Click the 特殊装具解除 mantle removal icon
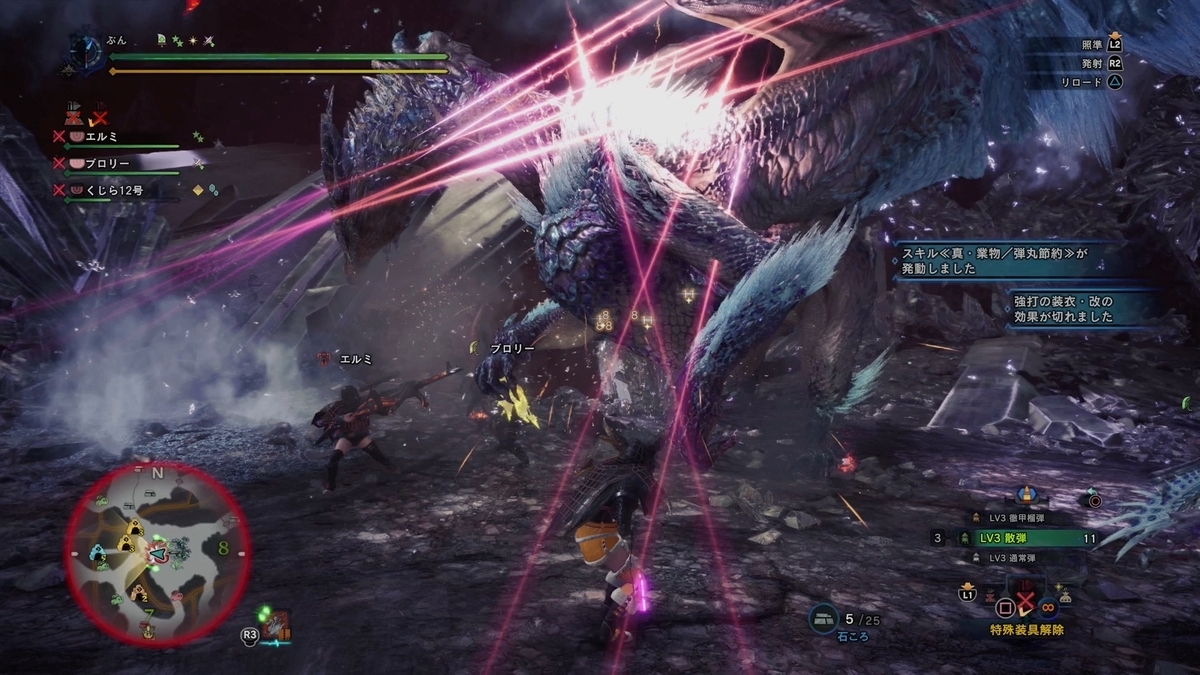The image size is (1200, 675). [1025, 604]
